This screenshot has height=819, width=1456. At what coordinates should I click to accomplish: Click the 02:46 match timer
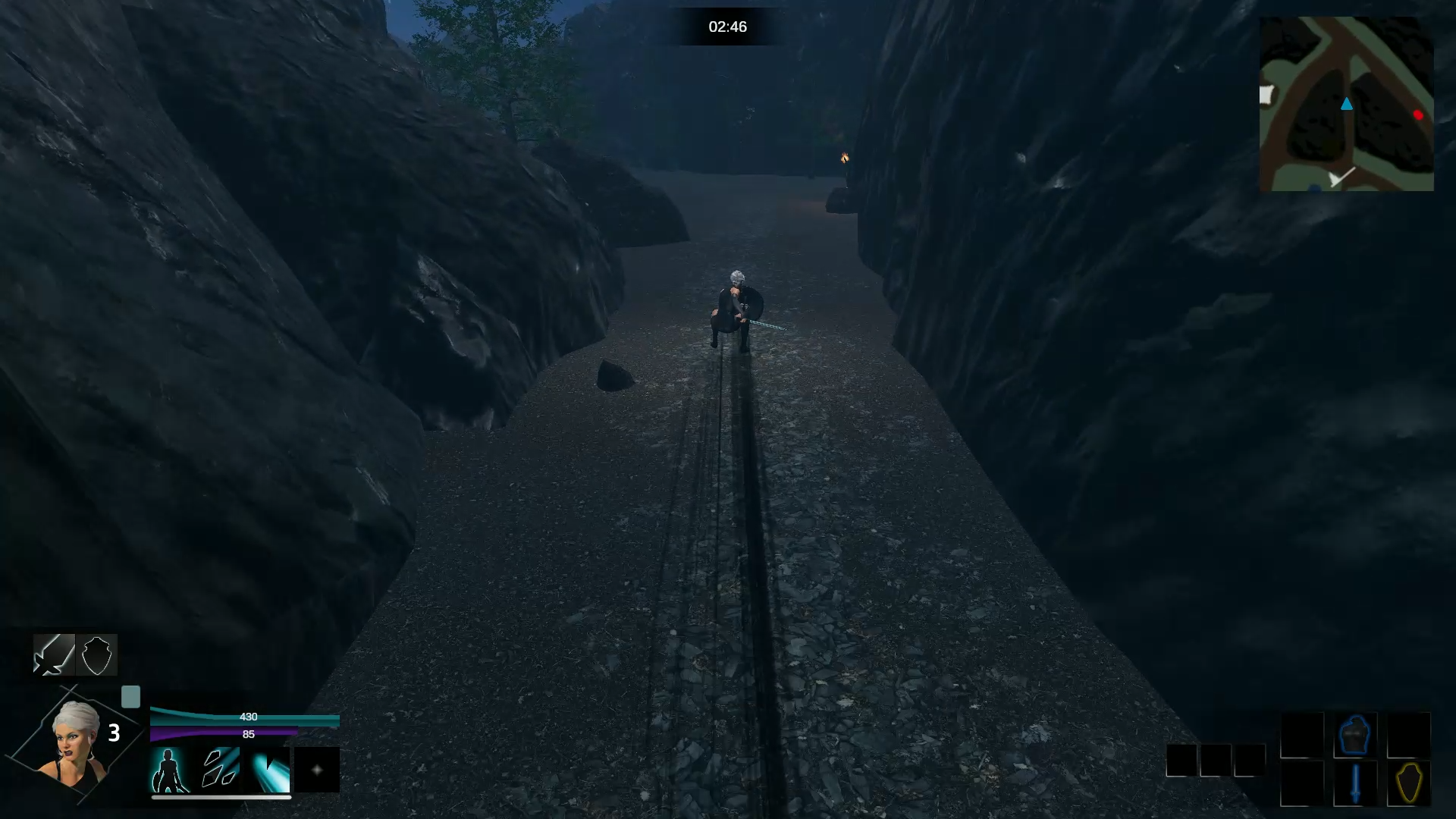tap(728, 27)
